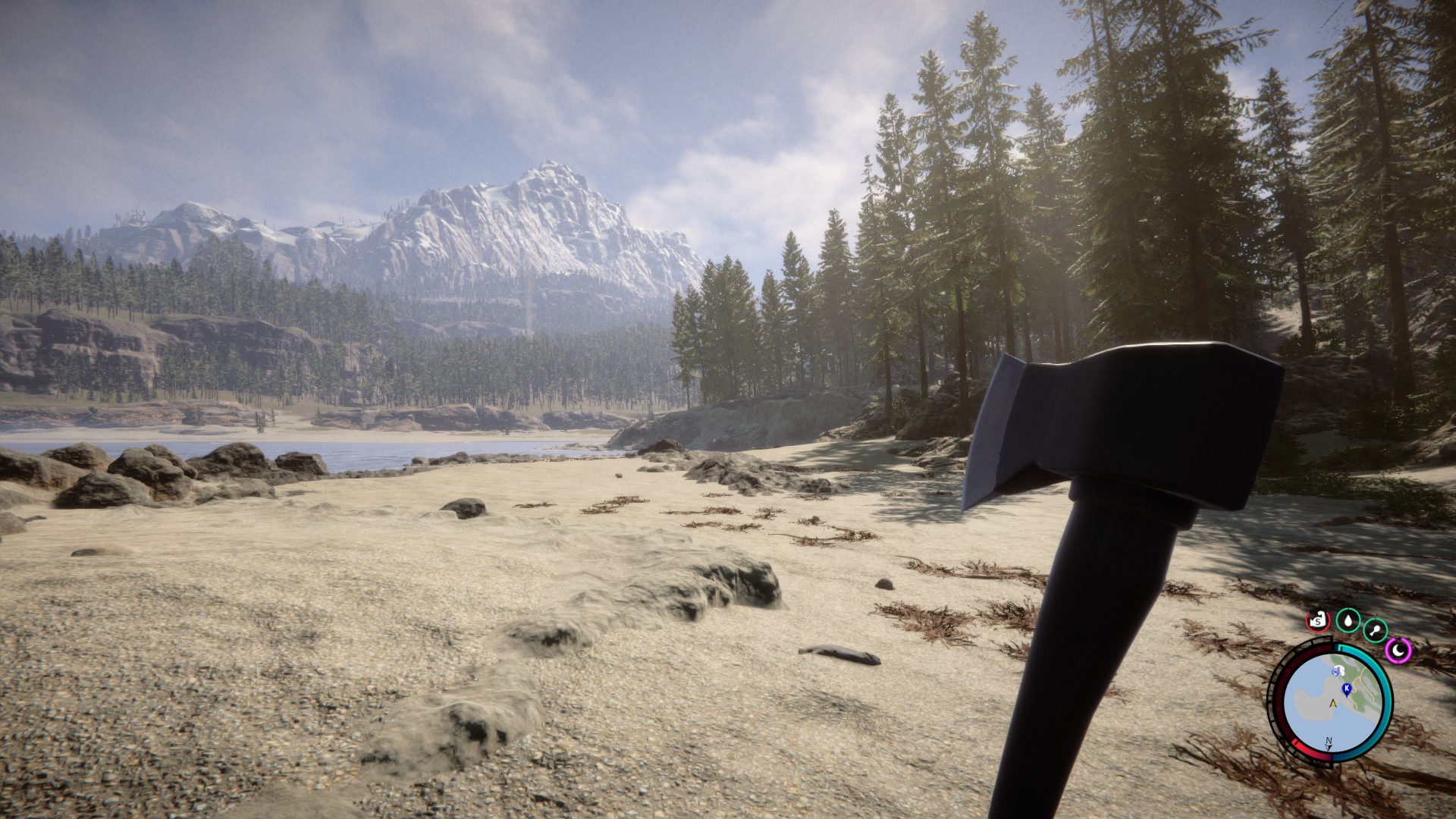Viewport: 1456px width, 819px height.
Task: Click the purple crescent moon rest icon
Action: (1398, 649)
